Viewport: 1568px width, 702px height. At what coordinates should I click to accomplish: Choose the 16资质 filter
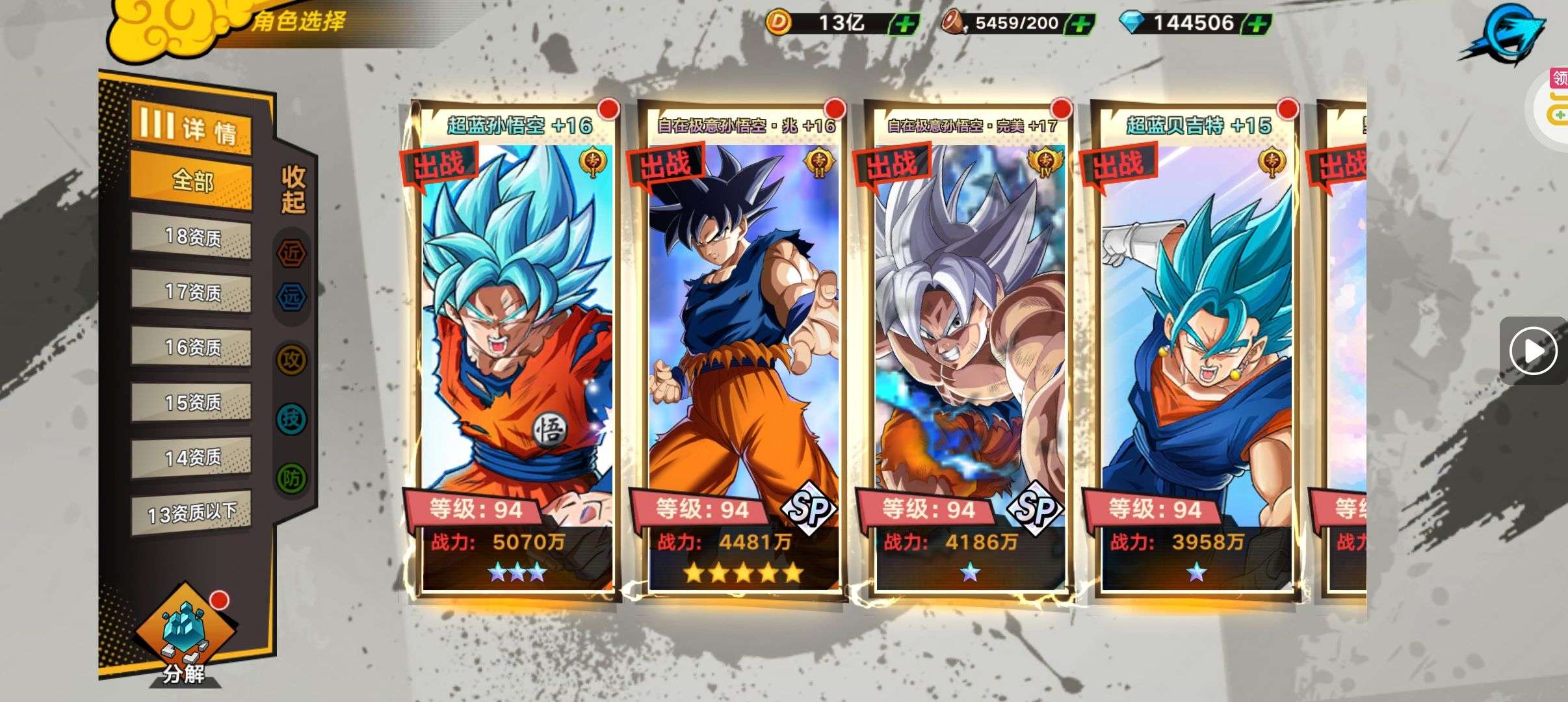(x=192, y=347)
